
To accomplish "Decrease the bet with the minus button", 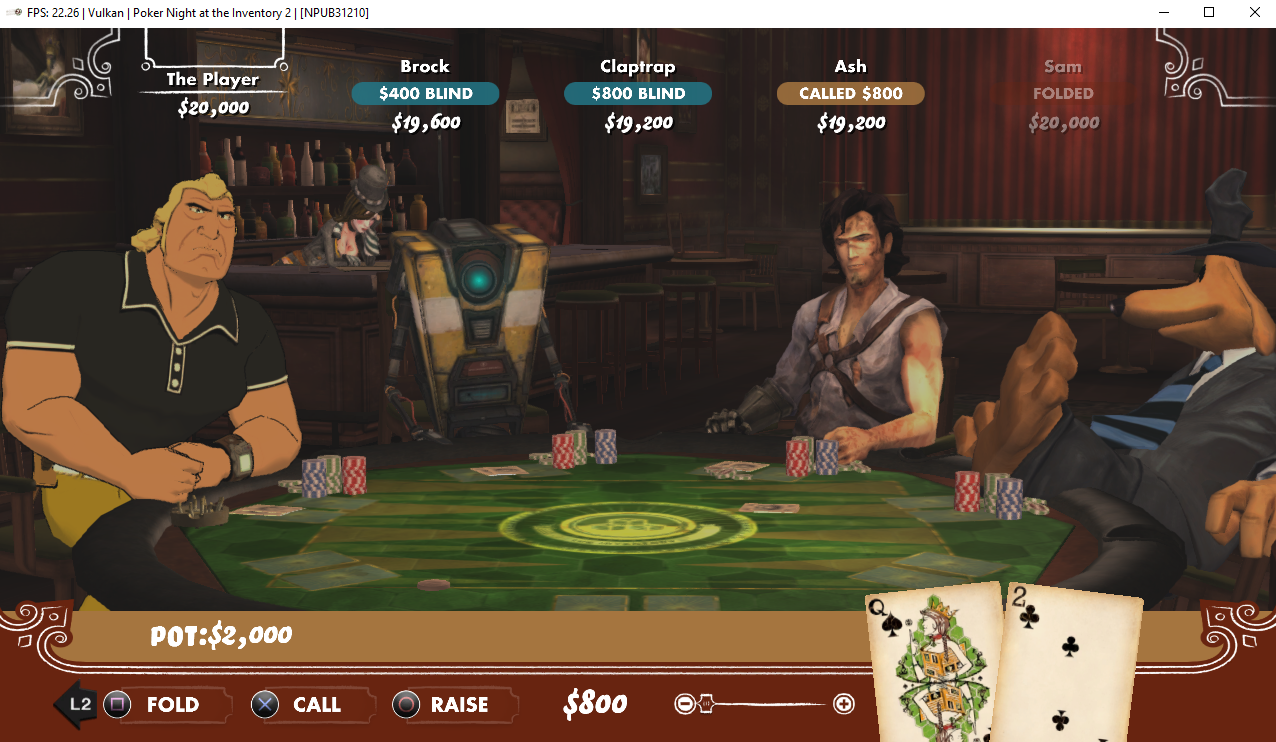I will click(x=684, y=704).
